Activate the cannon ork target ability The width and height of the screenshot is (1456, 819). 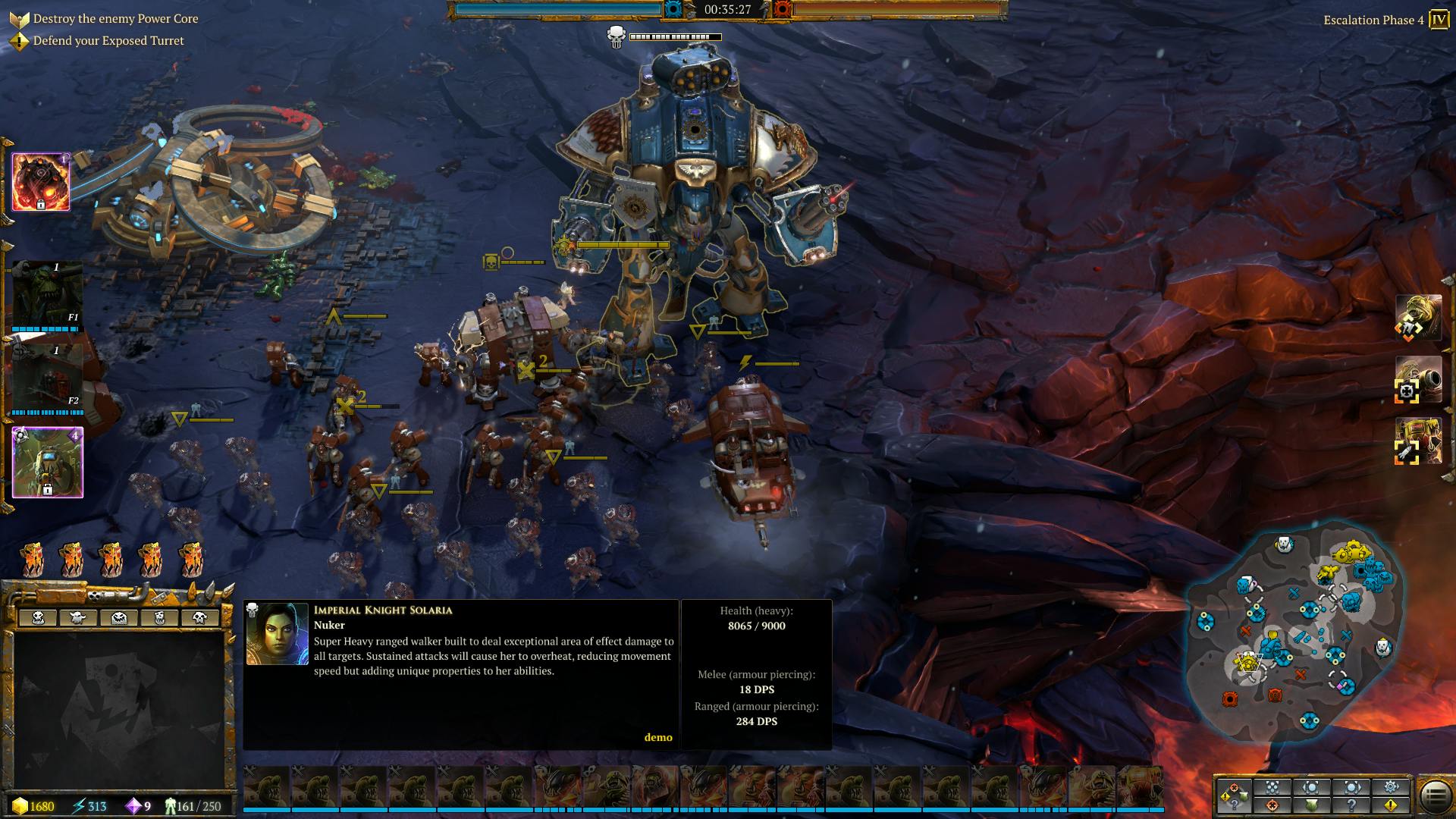pyautogui.click(x=1418, y=379)
